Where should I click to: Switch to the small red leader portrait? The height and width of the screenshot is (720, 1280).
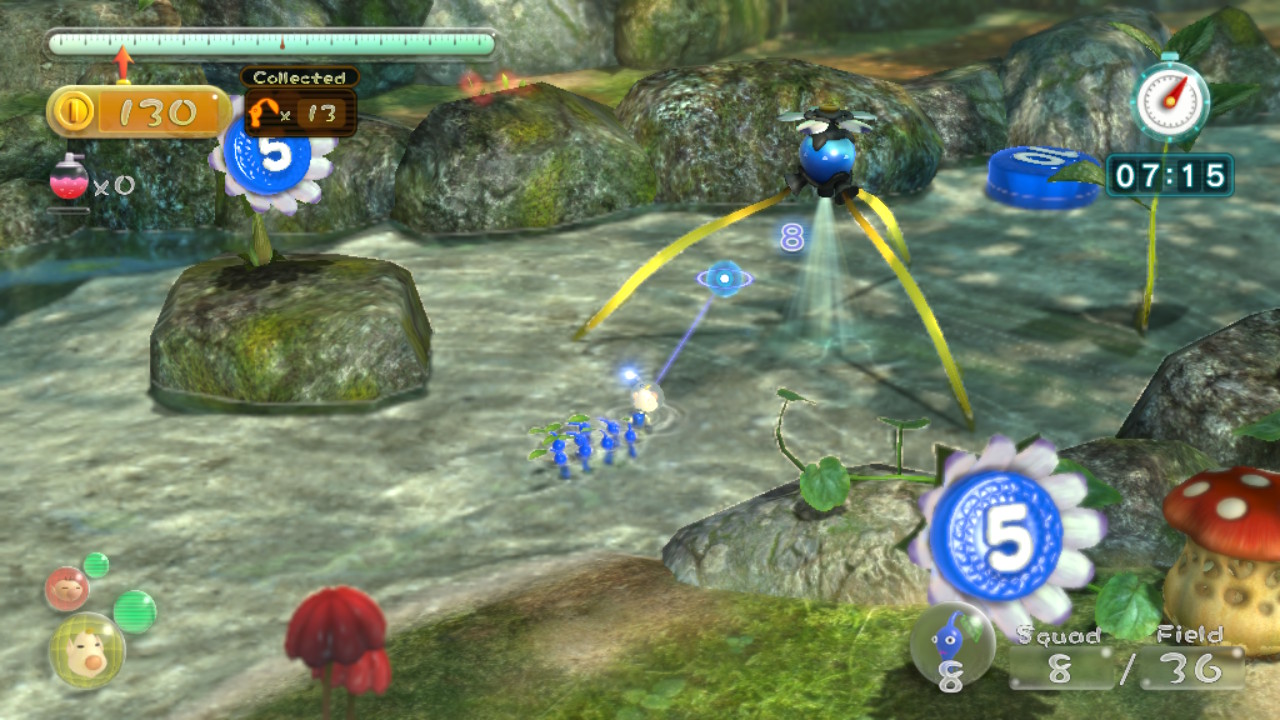(67, 589)
